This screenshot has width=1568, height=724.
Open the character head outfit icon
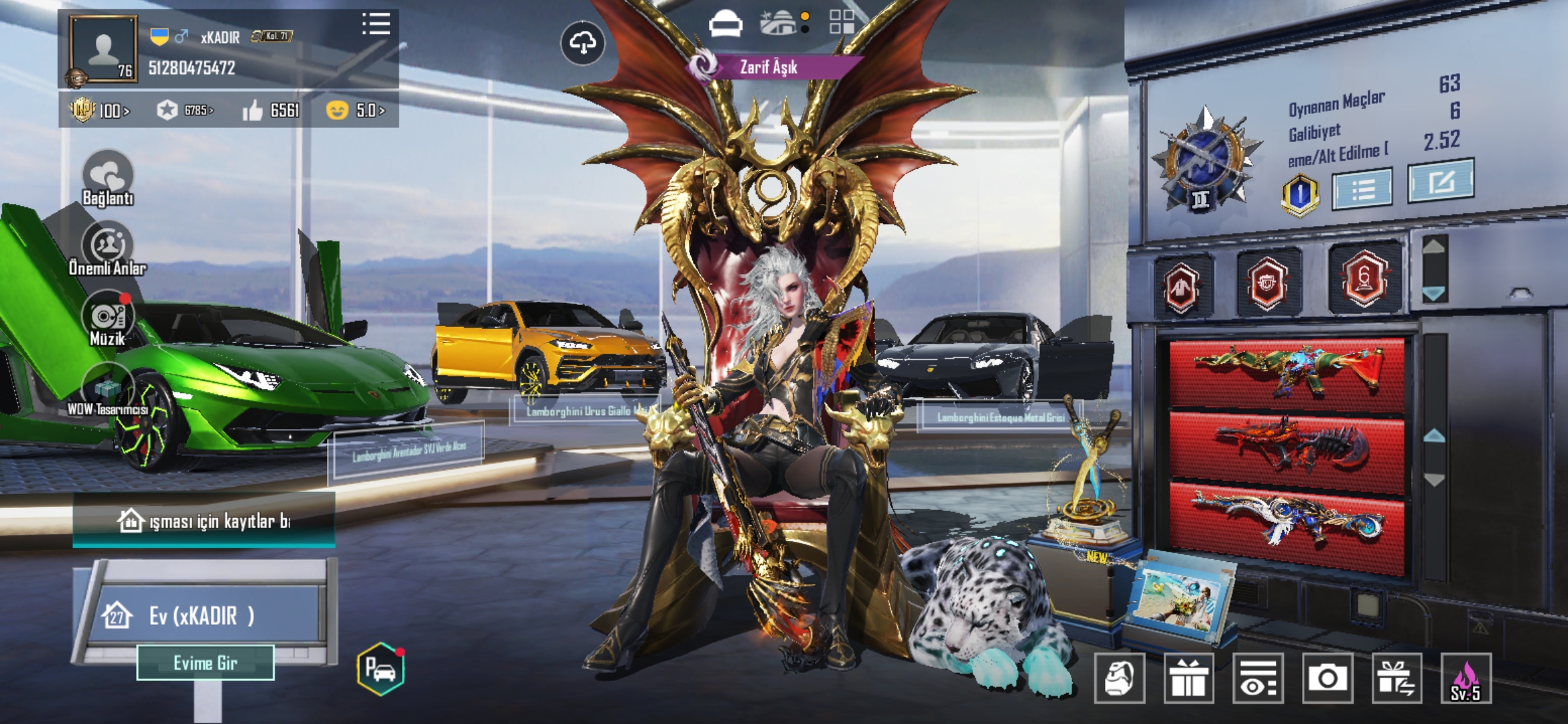tap(1119, 678)
